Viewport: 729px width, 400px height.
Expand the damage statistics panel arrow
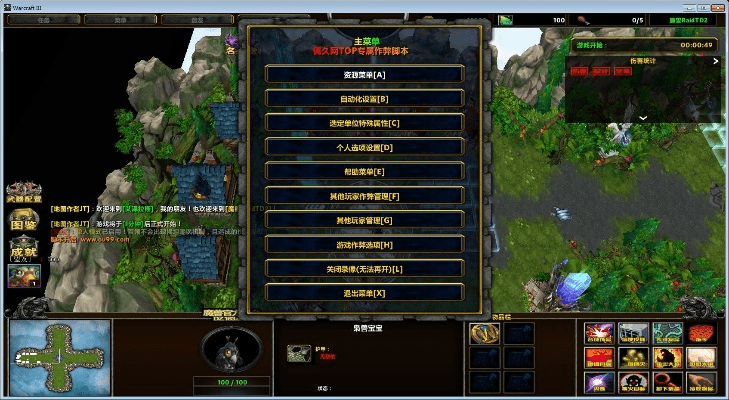(644, 117)
